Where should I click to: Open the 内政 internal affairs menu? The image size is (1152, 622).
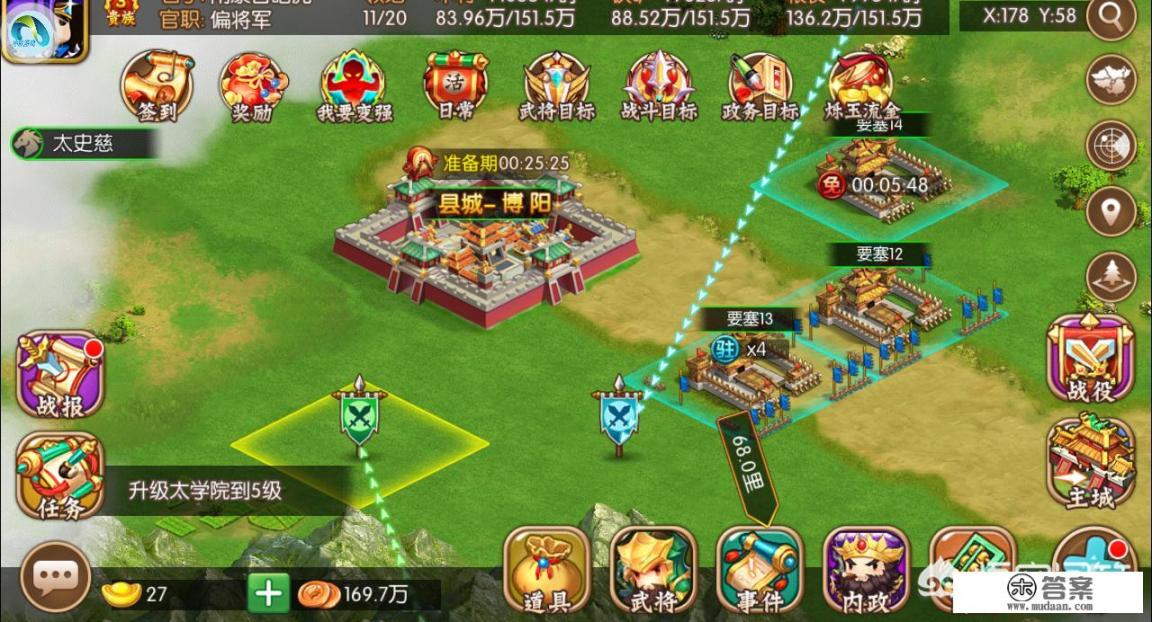pos(866,570)
